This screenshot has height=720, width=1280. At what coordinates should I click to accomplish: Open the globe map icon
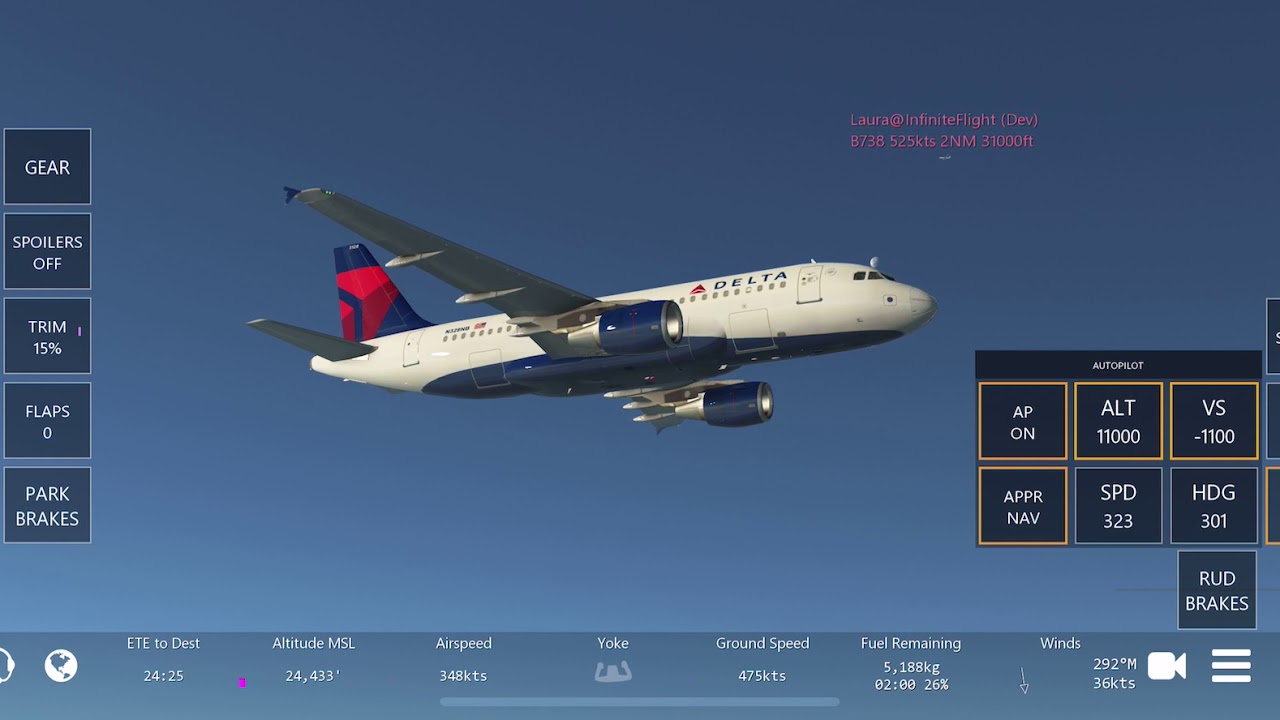(61, 665)
